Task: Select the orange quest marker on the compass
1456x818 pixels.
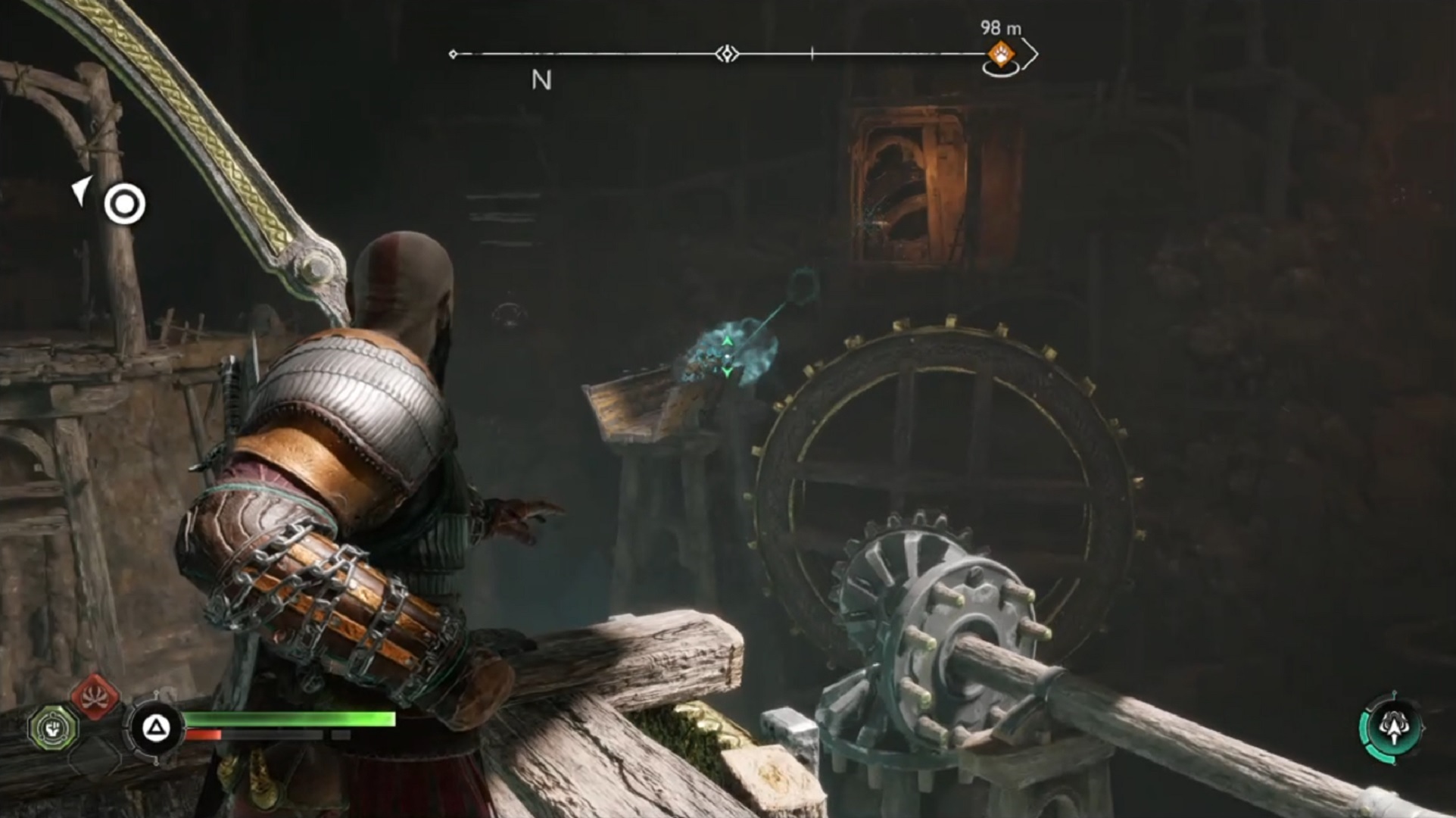Action: [x=1001, y=55]
